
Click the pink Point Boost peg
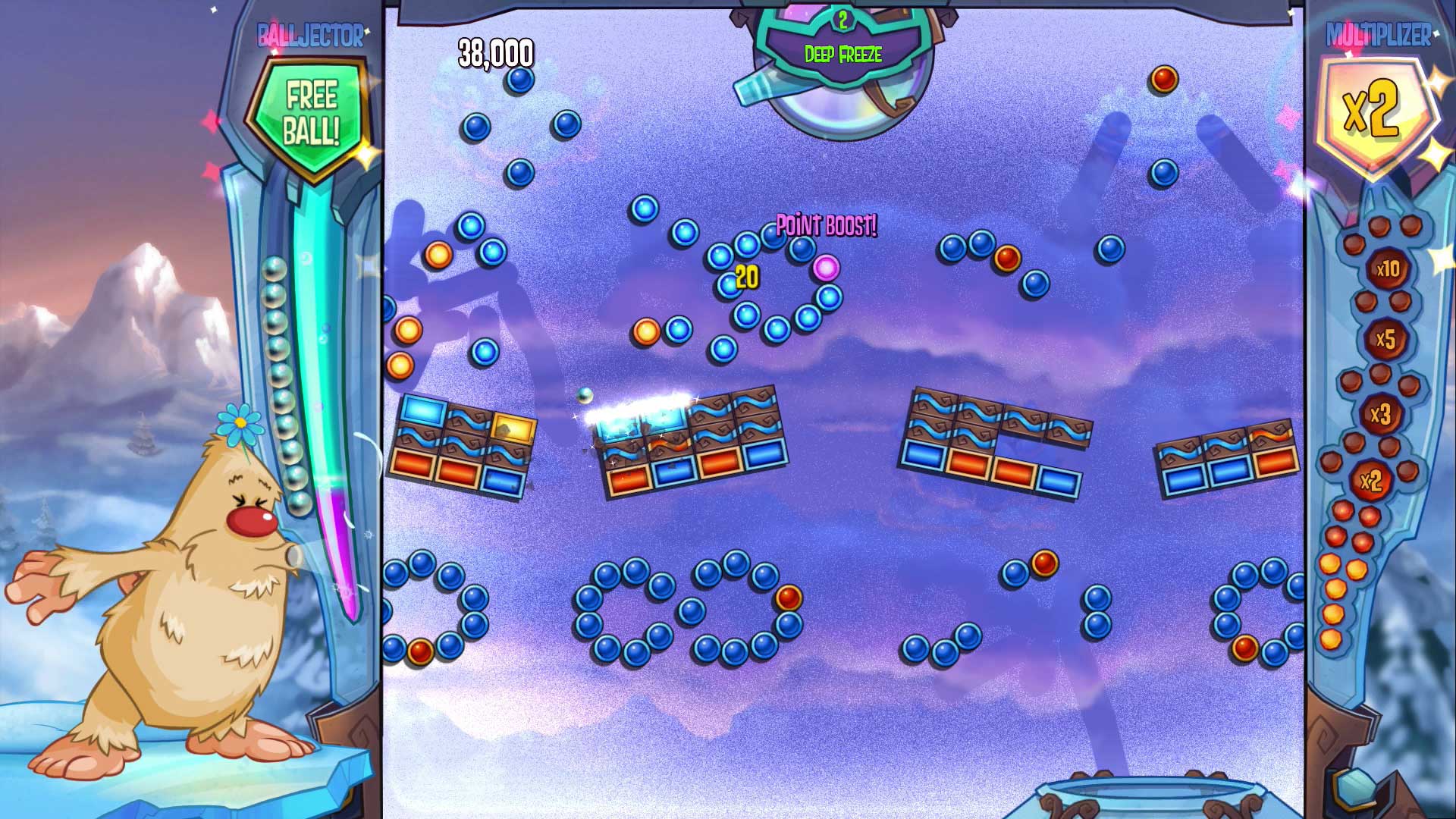824,270
